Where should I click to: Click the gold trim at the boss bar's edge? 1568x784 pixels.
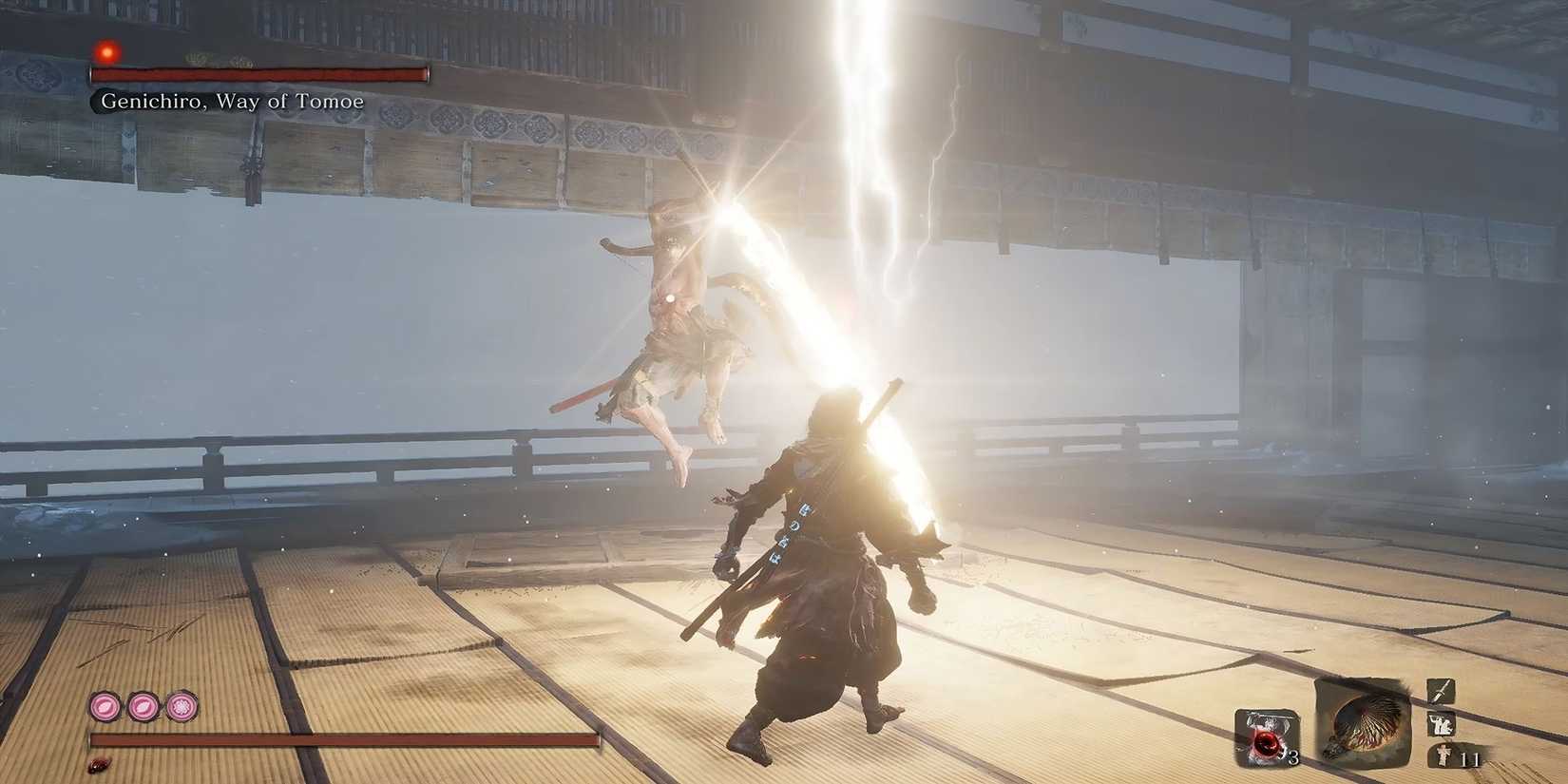(x=427, y=73)
